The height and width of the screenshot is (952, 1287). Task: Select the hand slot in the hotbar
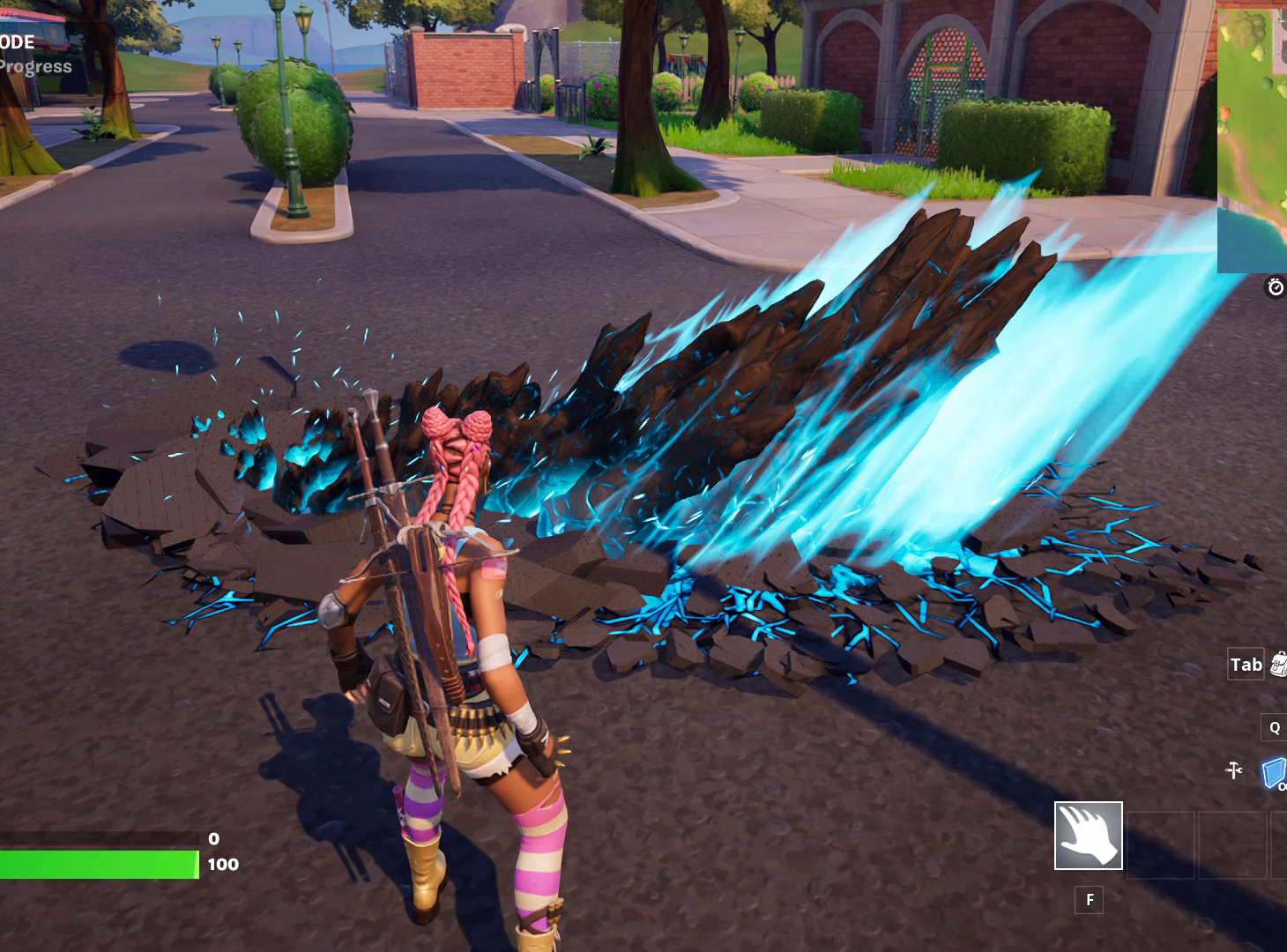coord(1088,836)
